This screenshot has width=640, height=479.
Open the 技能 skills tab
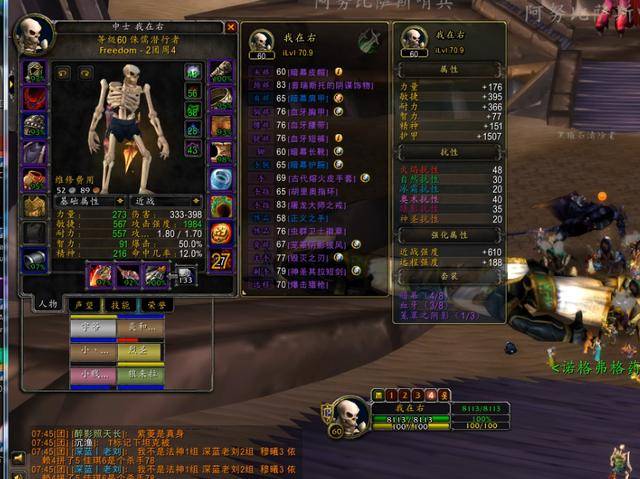(120, 305)
